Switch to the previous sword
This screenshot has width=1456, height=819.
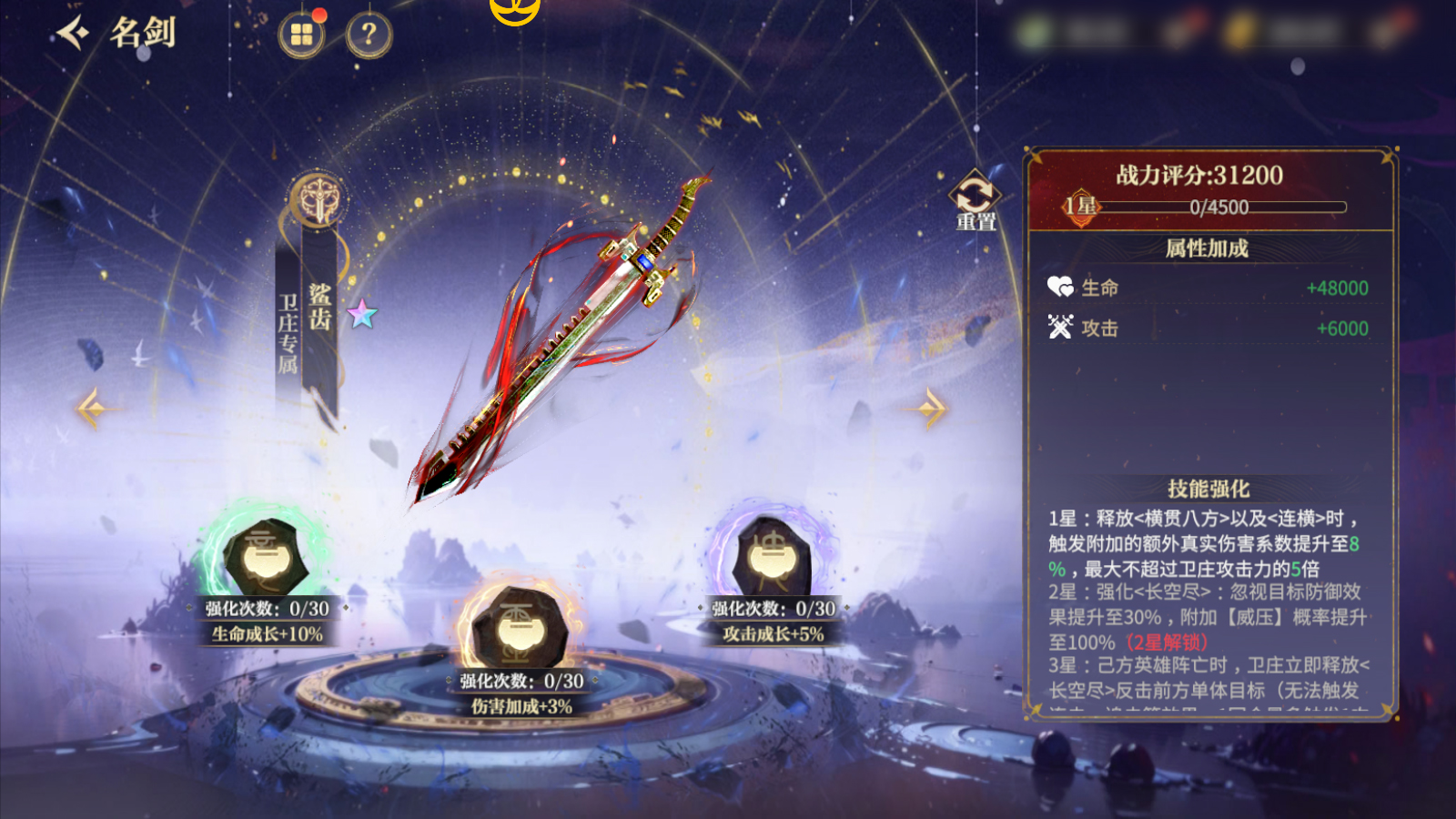point(91,408)
